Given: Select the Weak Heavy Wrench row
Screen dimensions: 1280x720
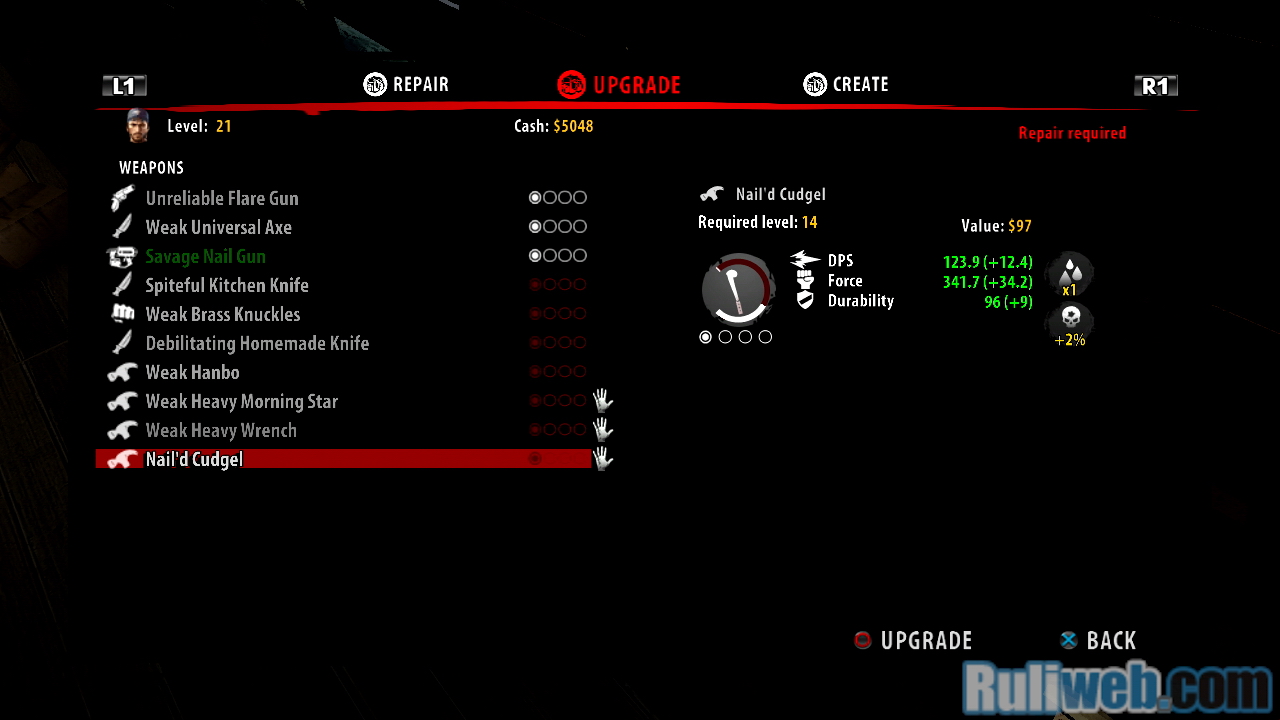Looking at the screenshot, I should (221, 430).
